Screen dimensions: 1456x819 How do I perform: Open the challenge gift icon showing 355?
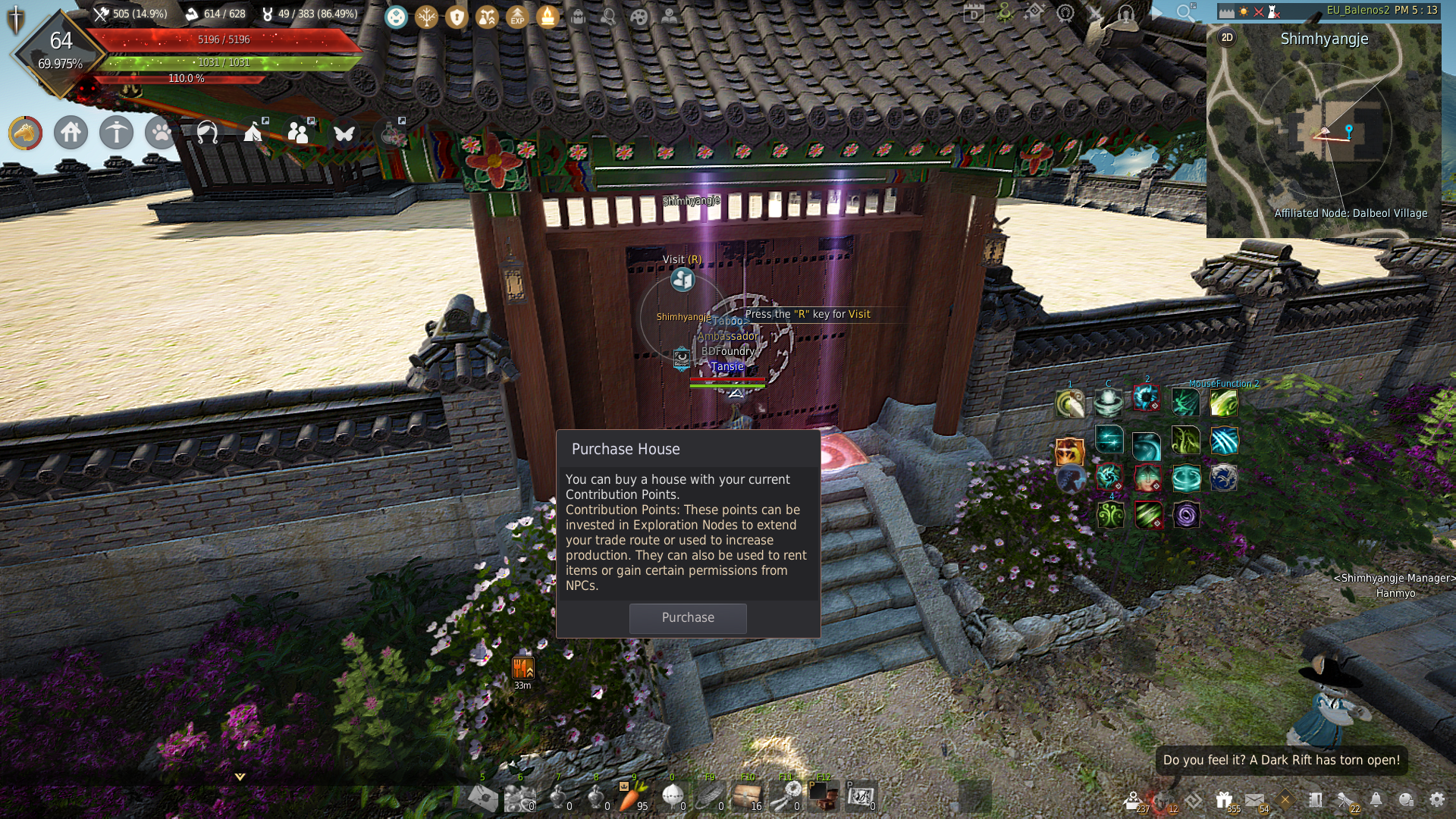click(x=1224, y=799)
